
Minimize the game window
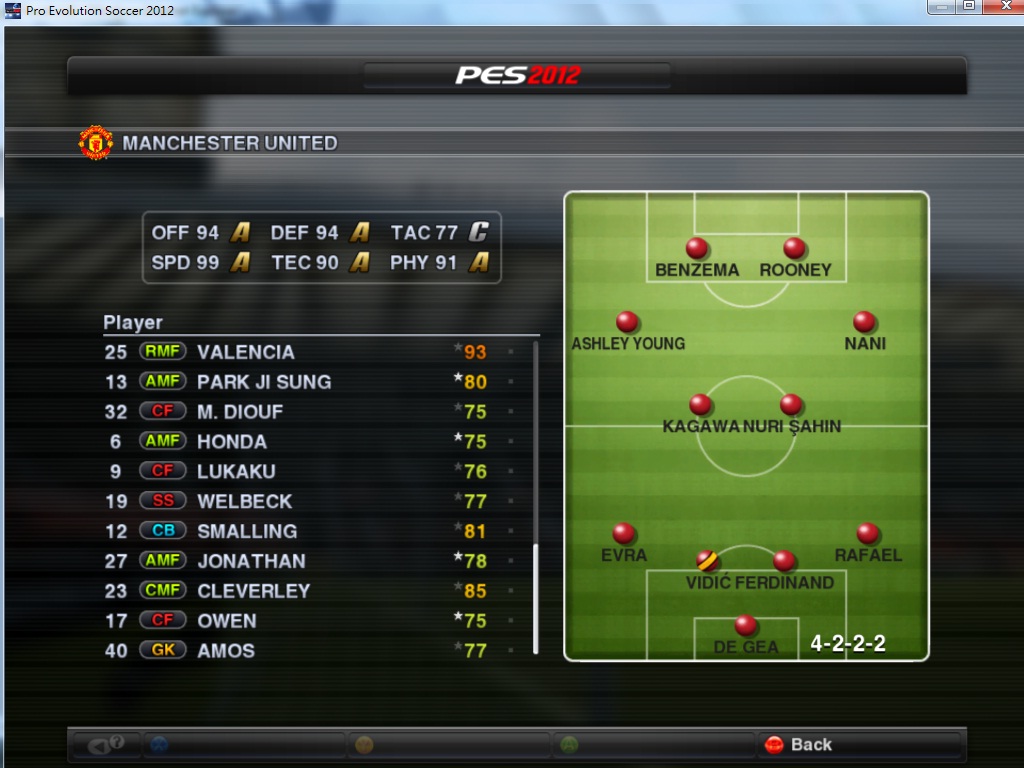pos(940,6)
